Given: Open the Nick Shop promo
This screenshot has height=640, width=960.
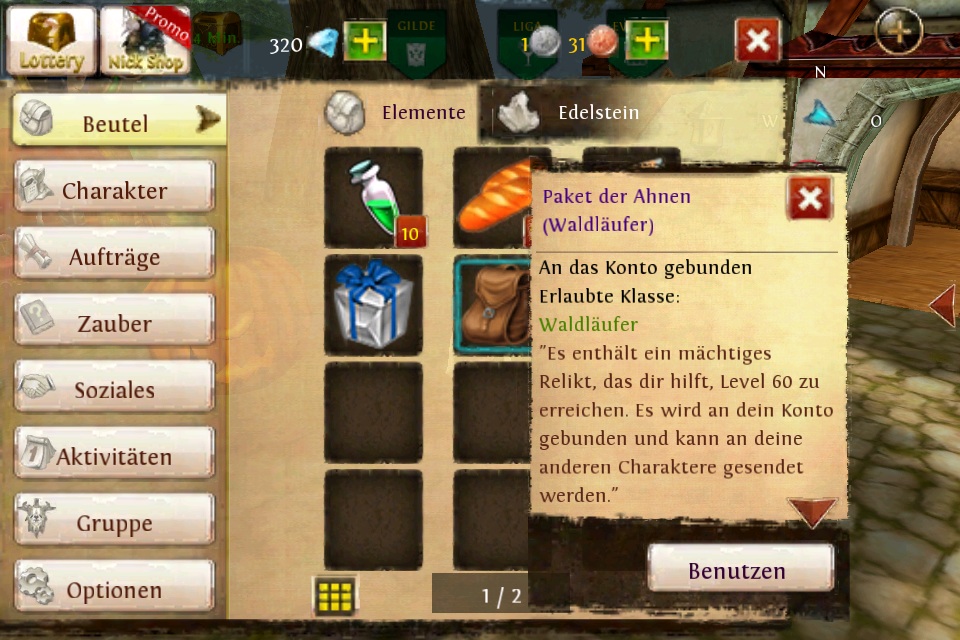Looking at the screenshot, I should (145, 41).
